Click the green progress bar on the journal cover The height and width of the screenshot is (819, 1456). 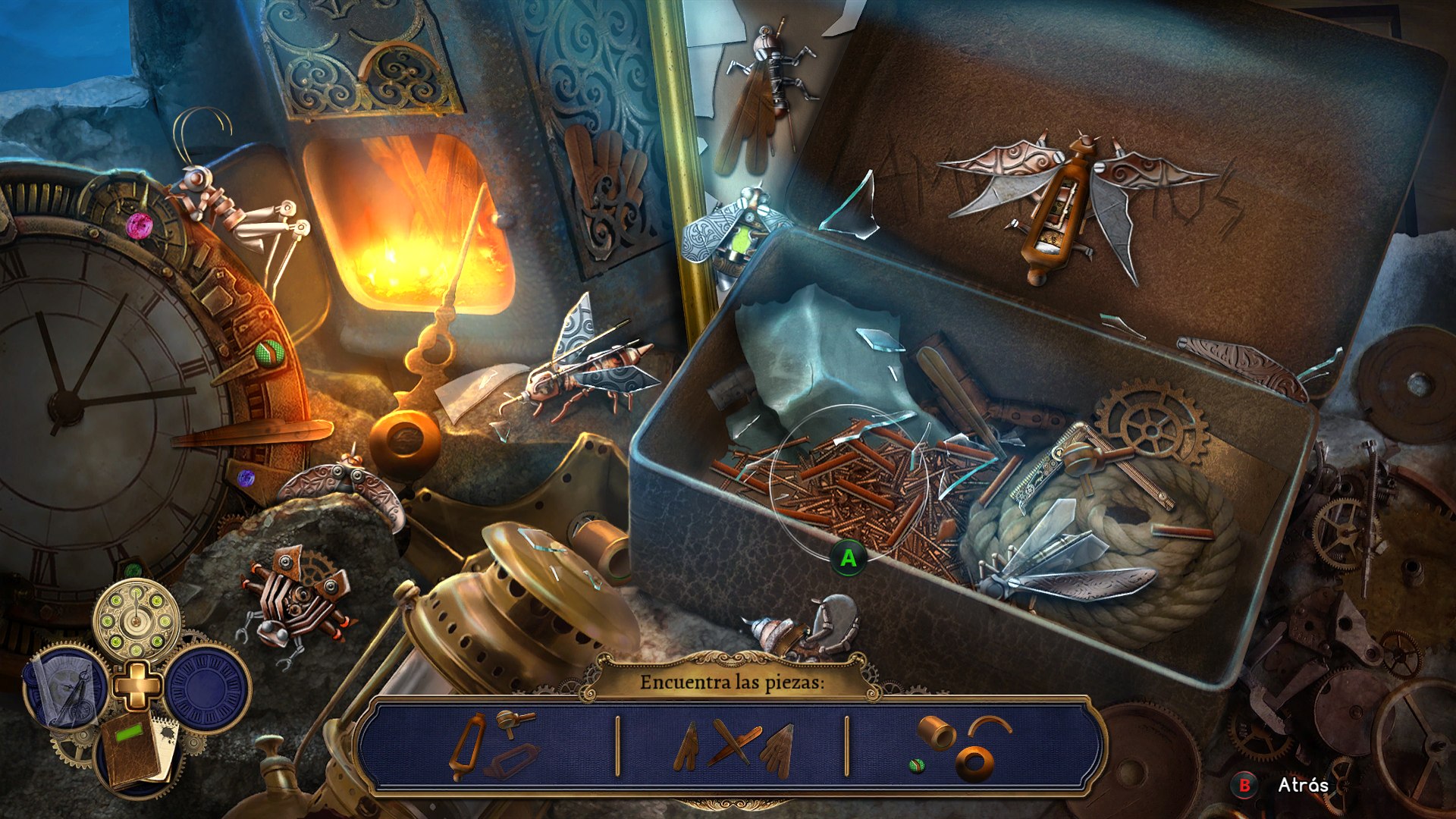tap(130, 732)
